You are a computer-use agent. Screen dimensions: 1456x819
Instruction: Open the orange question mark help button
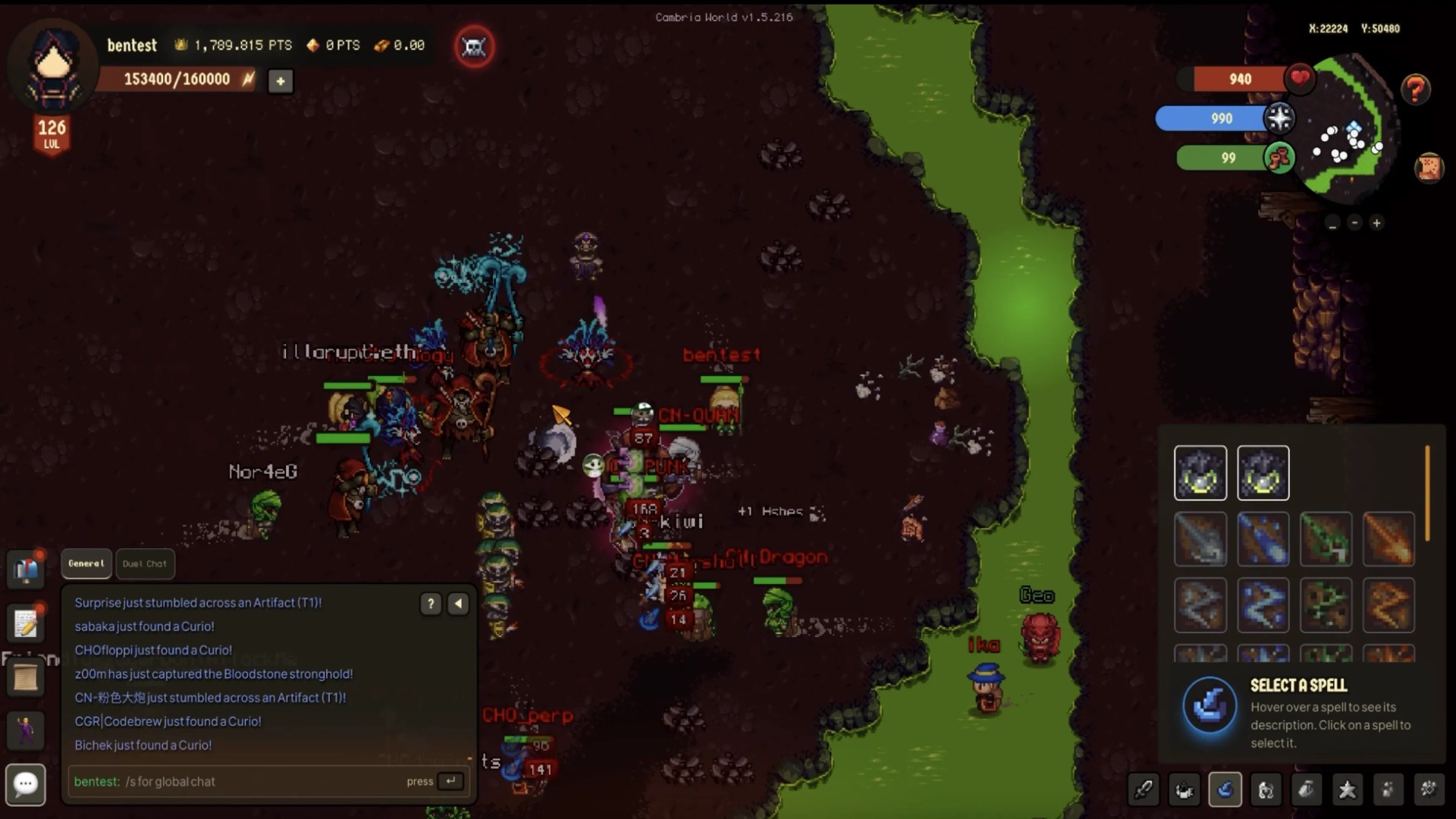pyautogui.click(x=1415, y=89)
